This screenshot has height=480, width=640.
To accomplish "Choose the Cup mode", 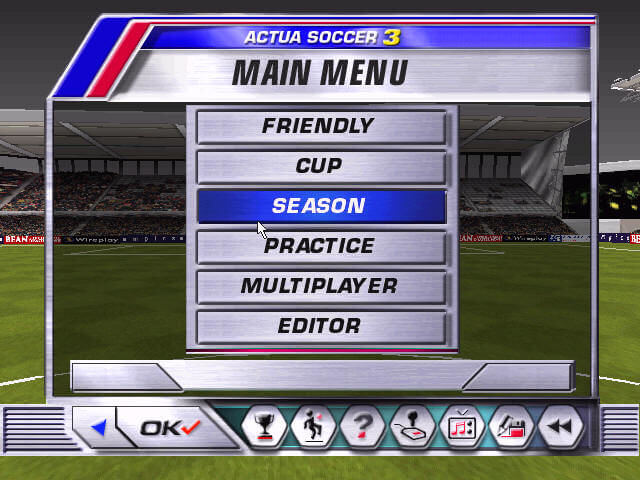I will pos(320,167).
